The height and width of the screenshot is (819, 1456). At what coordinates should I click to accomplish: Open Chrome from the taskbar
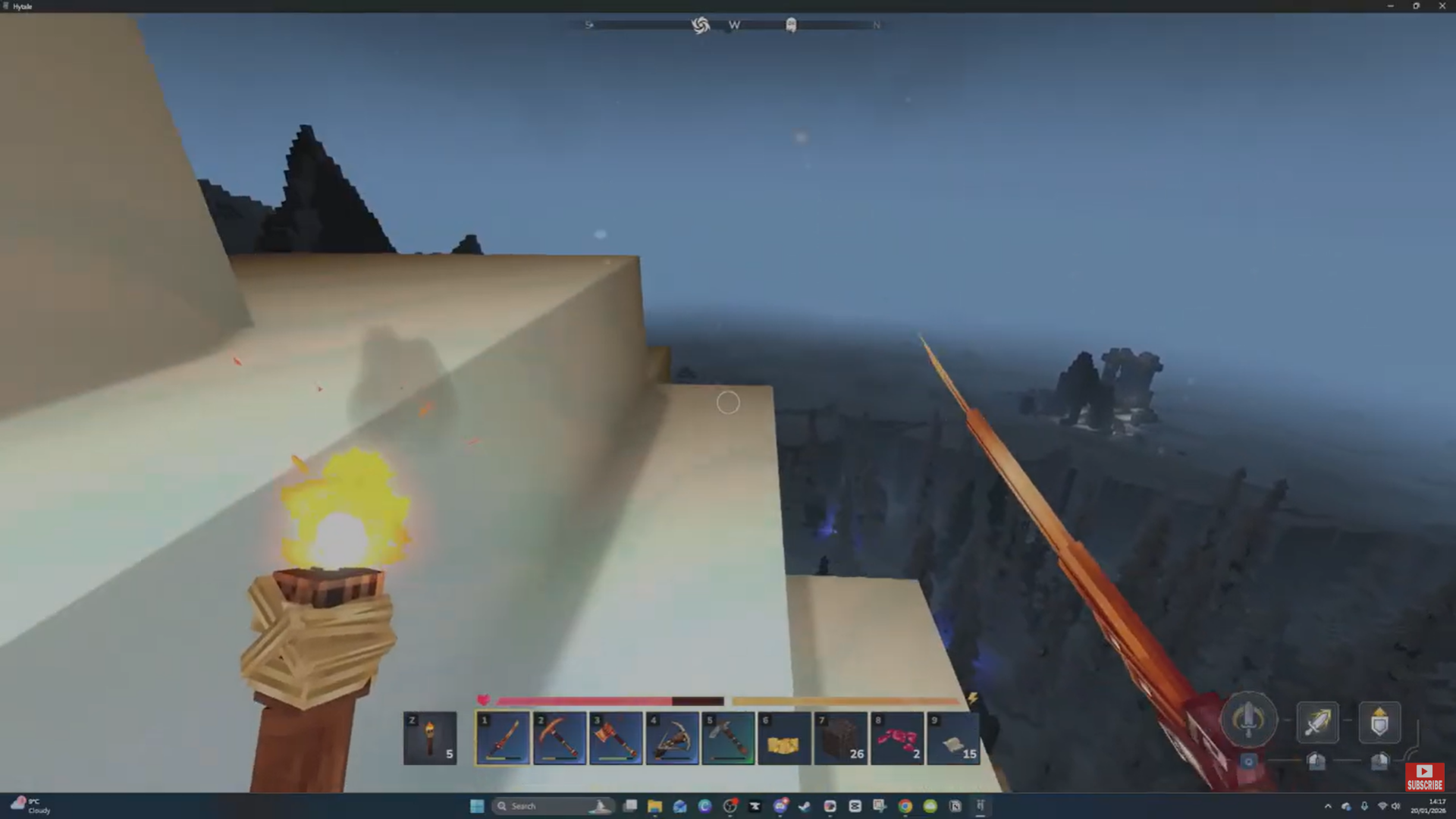(x=905, y=806)
